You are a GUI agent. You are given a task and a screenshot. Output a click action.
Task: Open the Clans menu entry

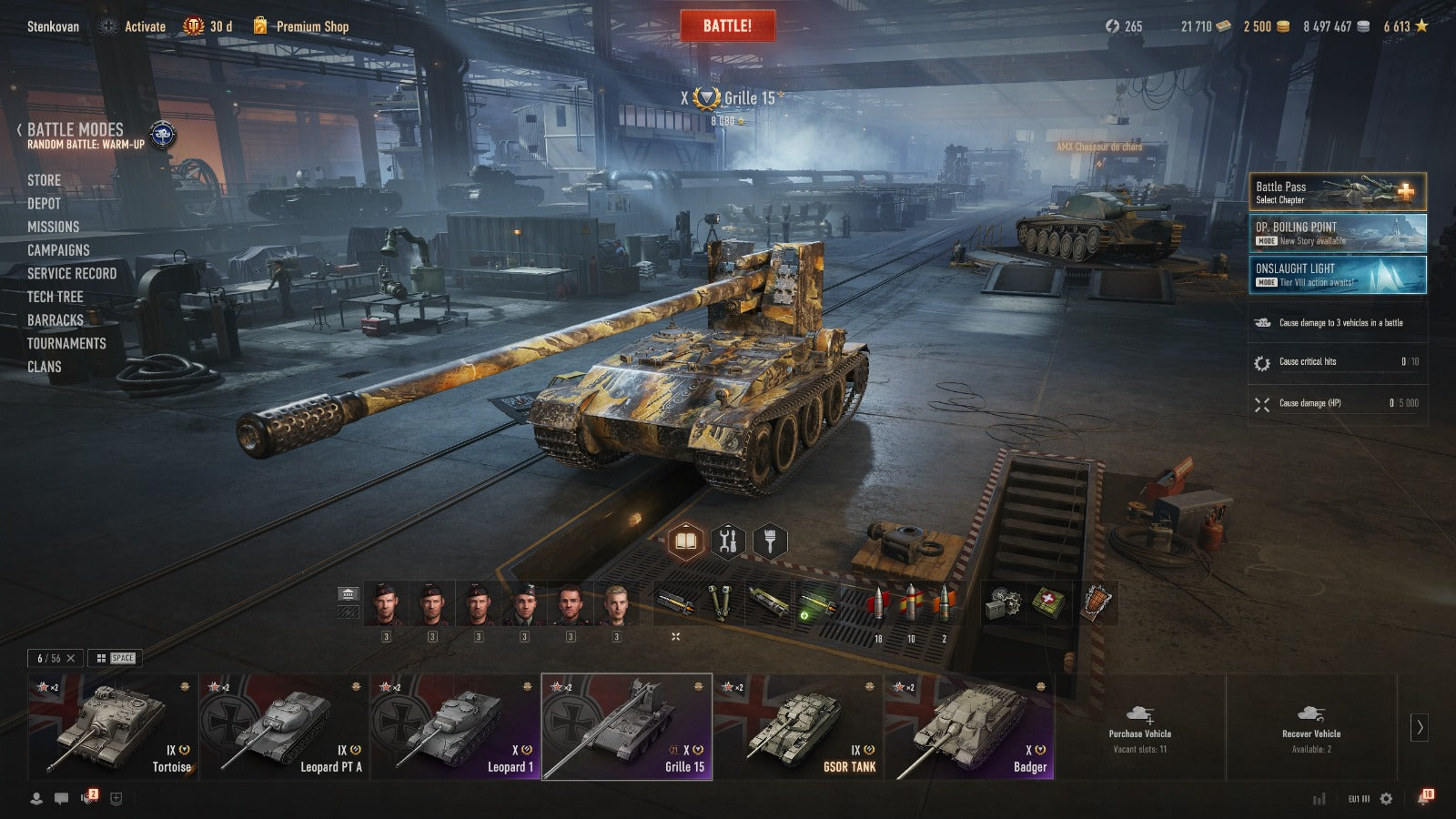(x=45, y=367)
